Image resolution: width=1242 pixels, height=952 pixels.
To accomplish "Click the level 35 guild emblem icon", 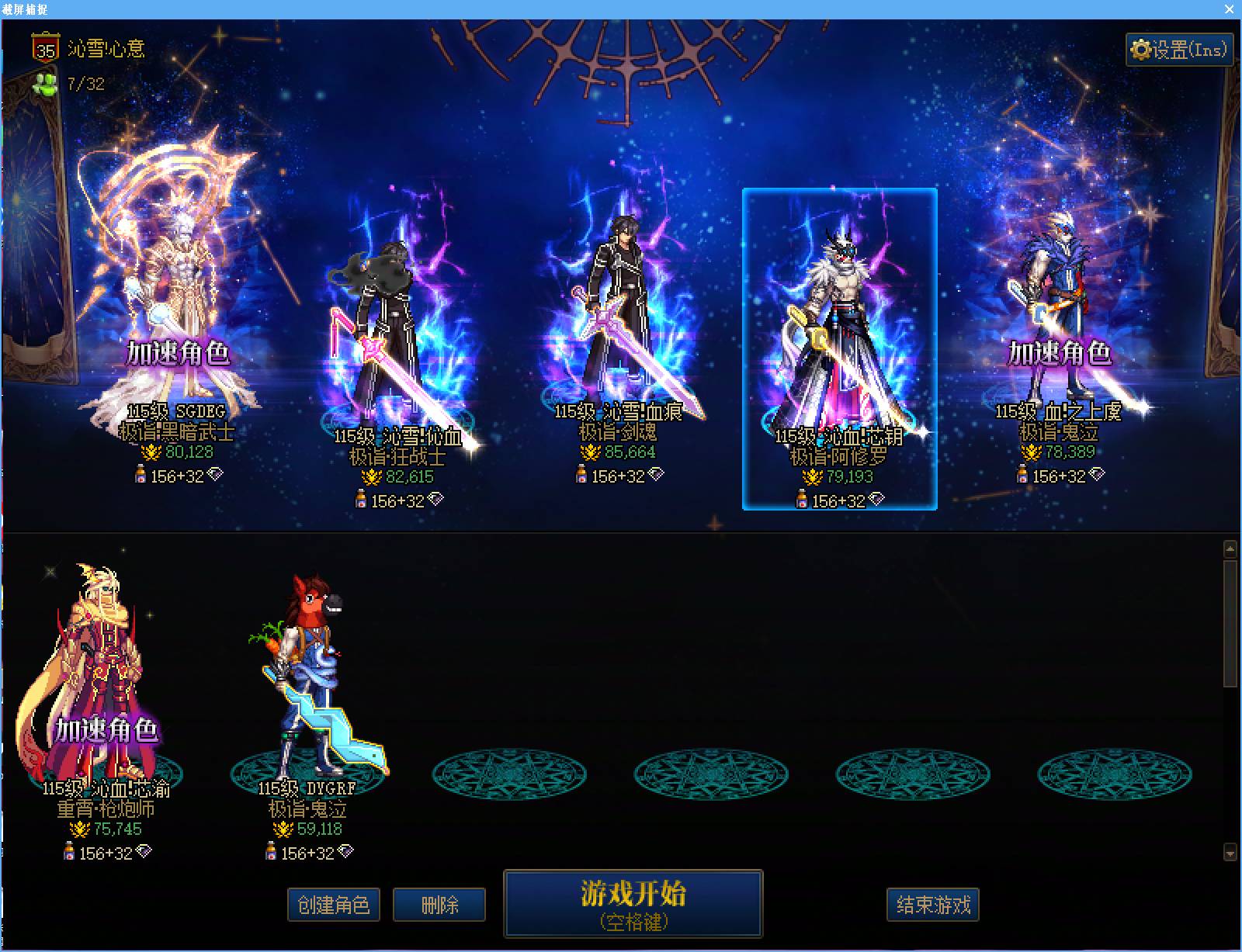I will [x=46, y=47].
